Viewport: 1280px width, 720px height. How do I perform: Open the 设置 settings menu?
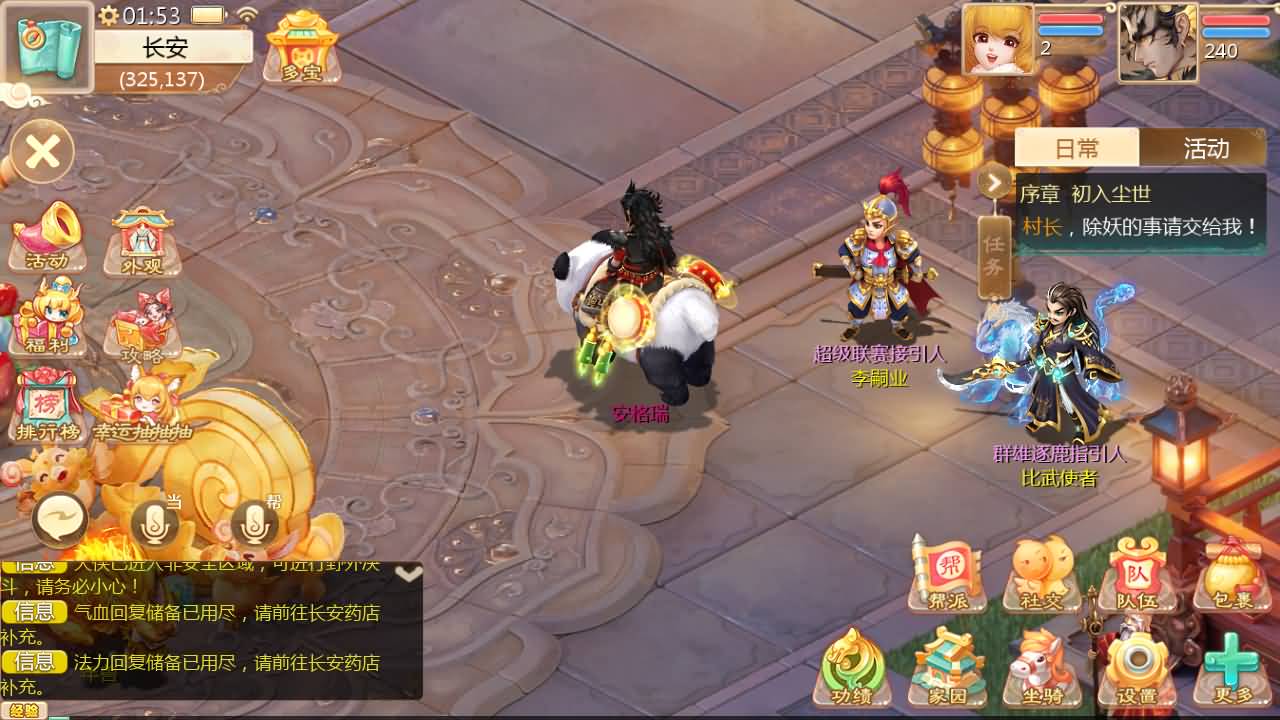tap(1136, 668)
